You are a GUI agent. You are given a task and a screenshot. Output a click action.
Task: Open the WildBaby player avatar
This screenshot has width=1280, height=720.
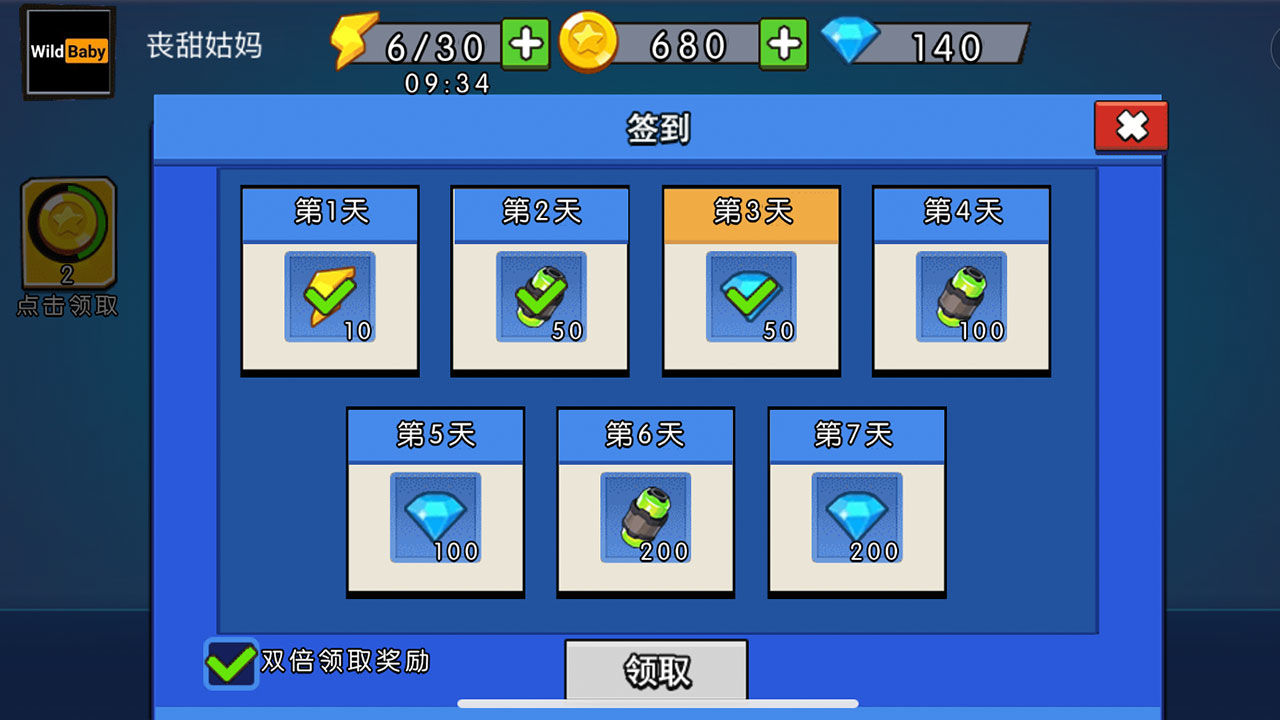point(68,51)
